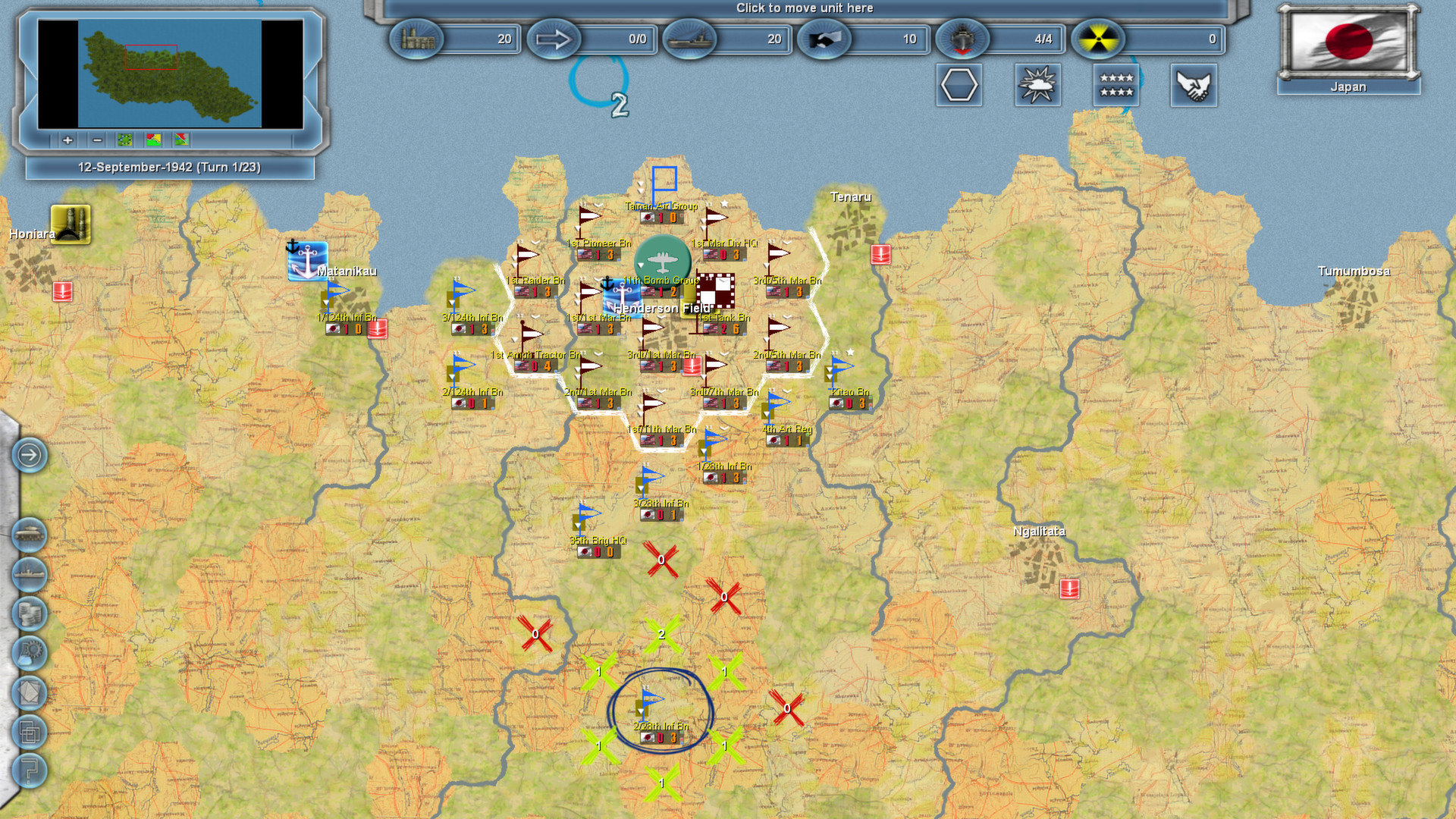Toggle the starred unit experience display

[x=1116, y=86]
